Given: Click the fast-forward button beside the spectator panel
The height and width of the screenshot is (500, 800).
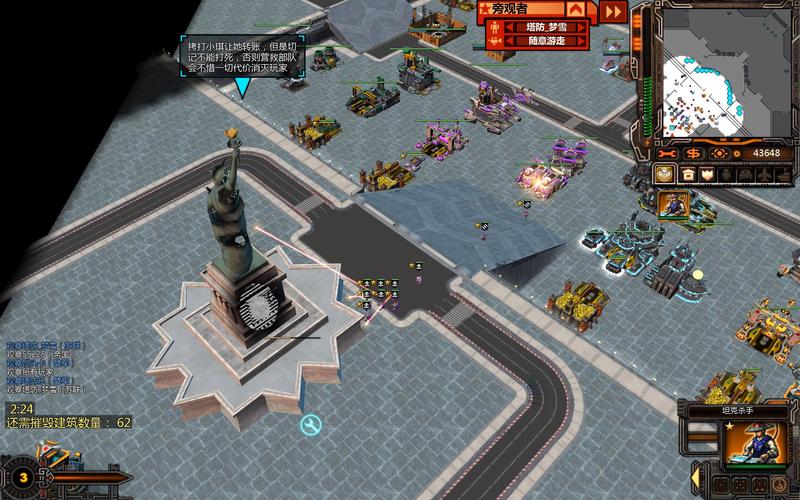Looking at the screenshot, I should coord(613,11).
